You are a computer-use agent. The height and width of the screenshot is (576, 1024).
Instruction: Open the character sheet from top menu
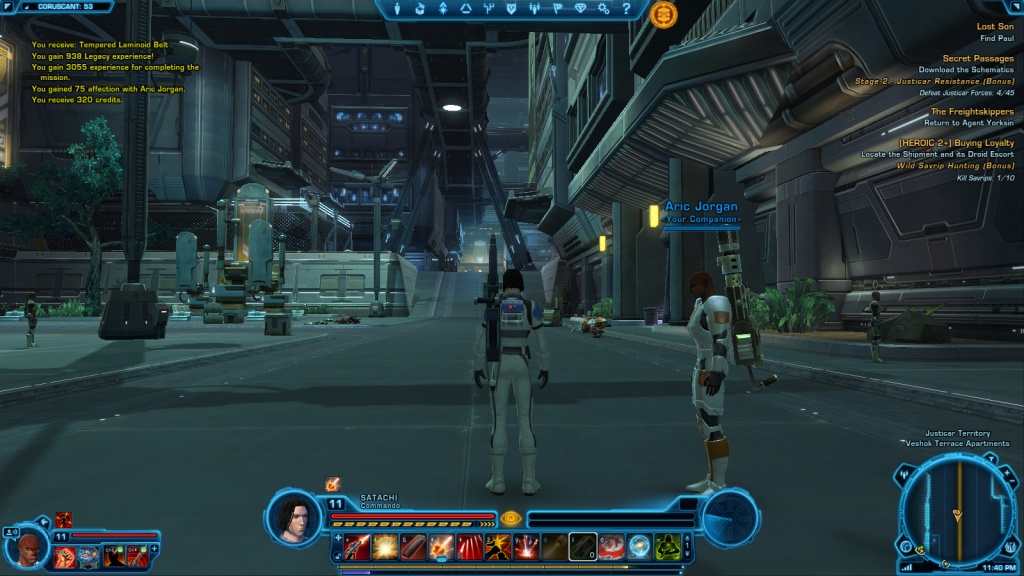pyautogui.click(x=398, y=9)
